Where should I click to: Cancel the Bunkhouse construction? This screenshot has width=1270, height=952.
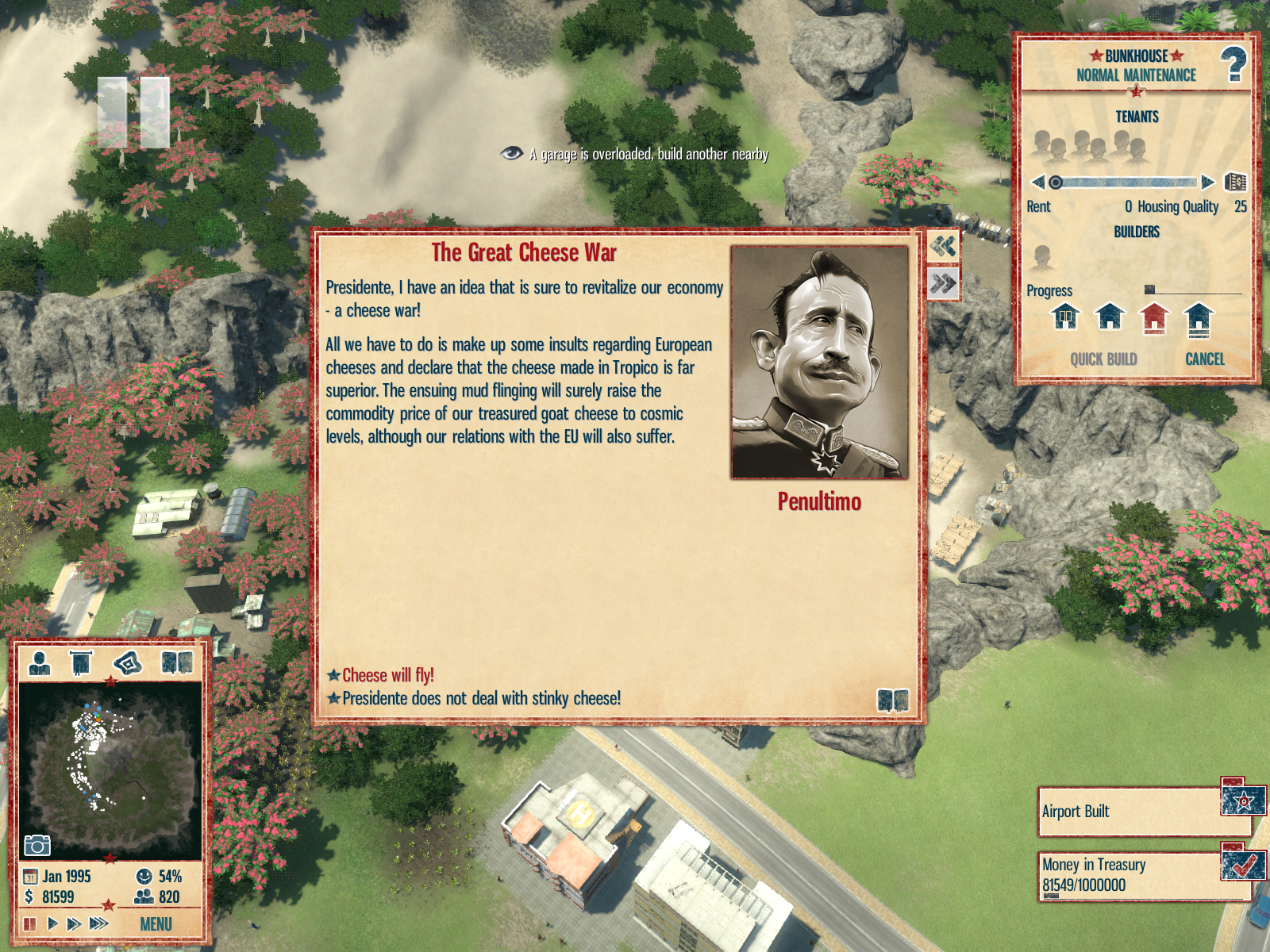click(x=1204, y=359)
